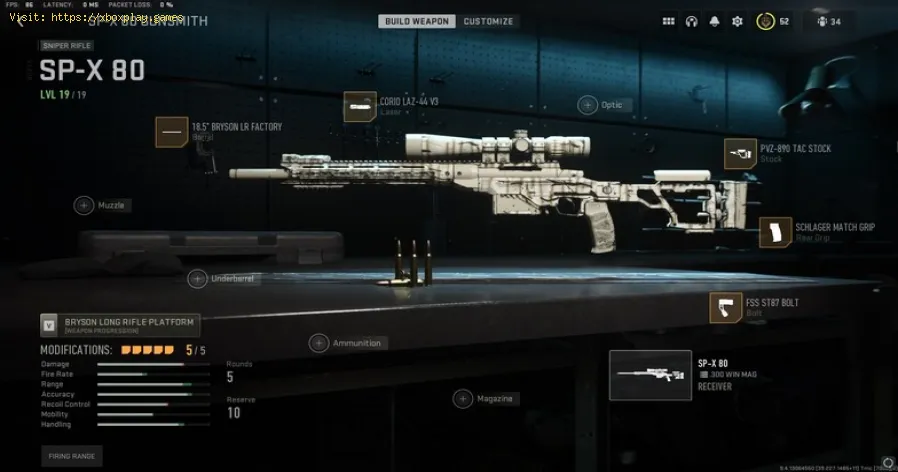This screenshot has width=898, height=472.
Task: Open the headset voice chat menu
Action: click(x=691, y=21)
